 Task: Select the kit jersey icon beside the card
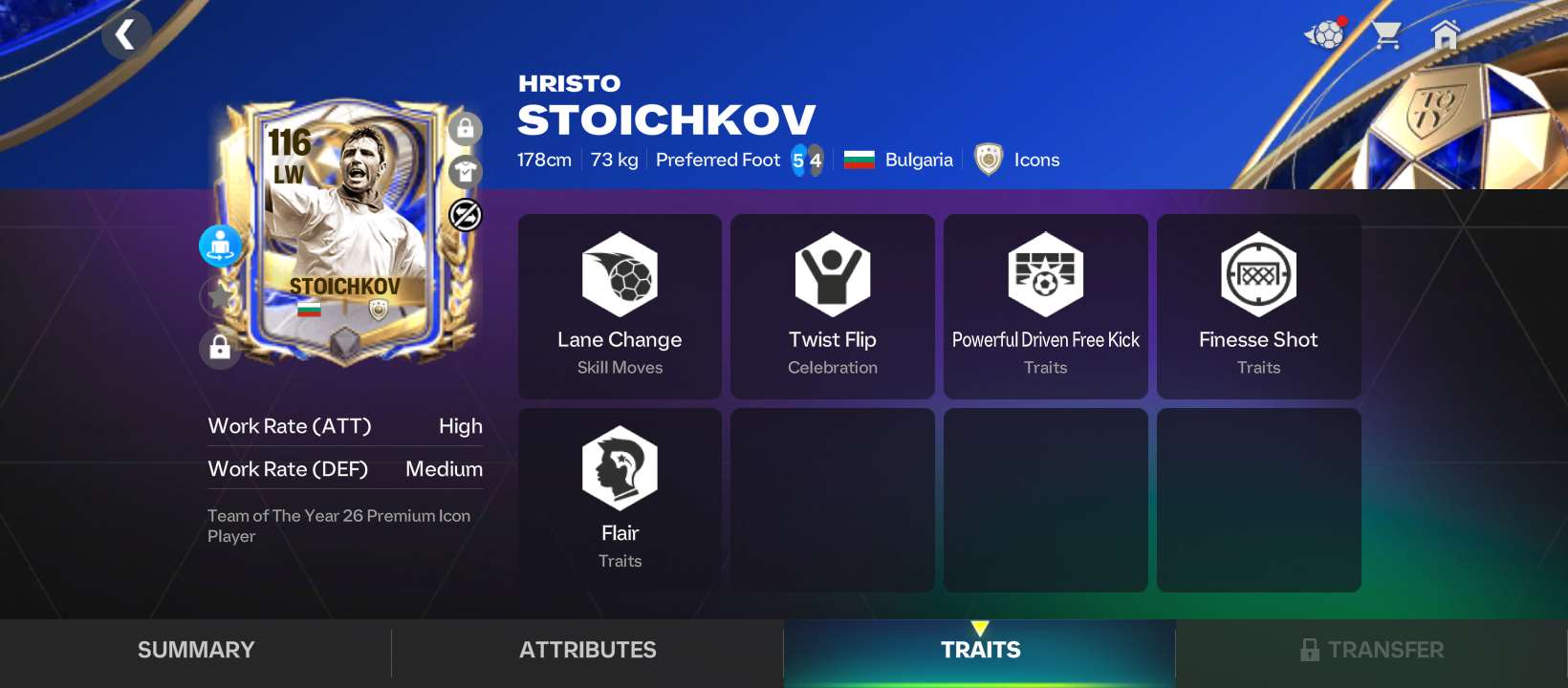pyautogui.click(x=466, y=171)
